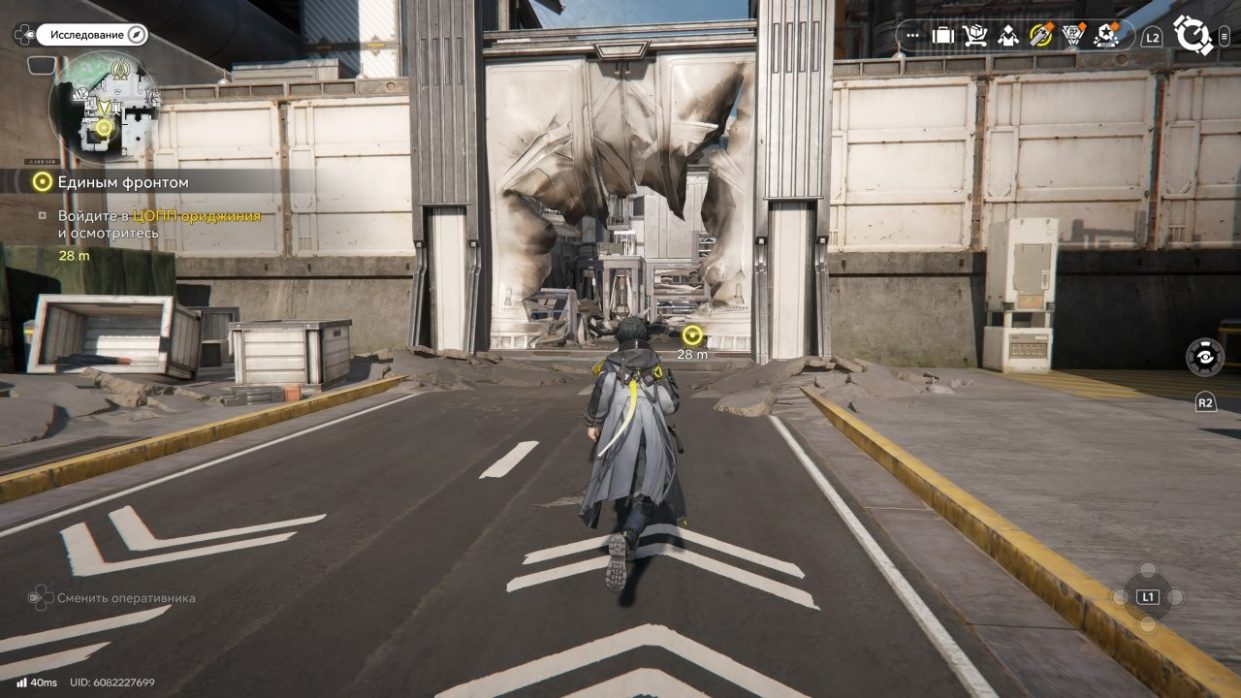This screenshot has width=1241, height=698.
Task: Open the envelope mail icon
Action: point(1008,36)
